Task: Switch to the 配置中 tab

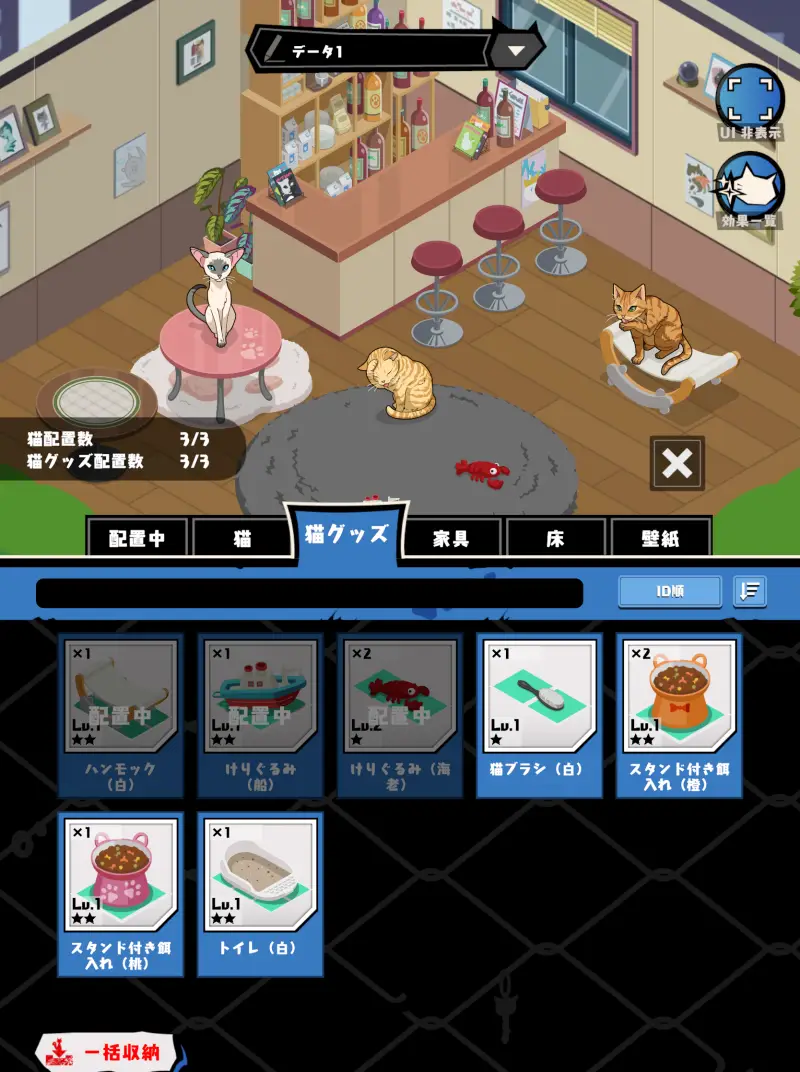Action: (x=137, y=538)
